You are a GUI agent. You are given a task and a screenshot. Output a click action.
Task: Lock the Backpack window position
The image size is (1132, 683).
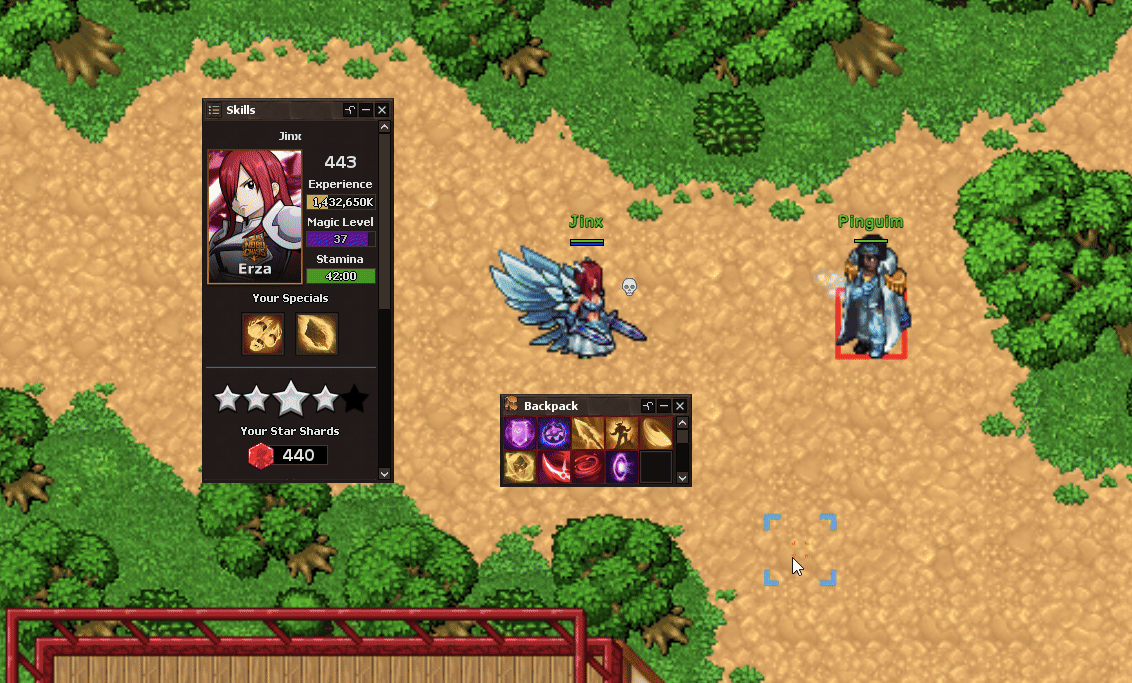648,406
